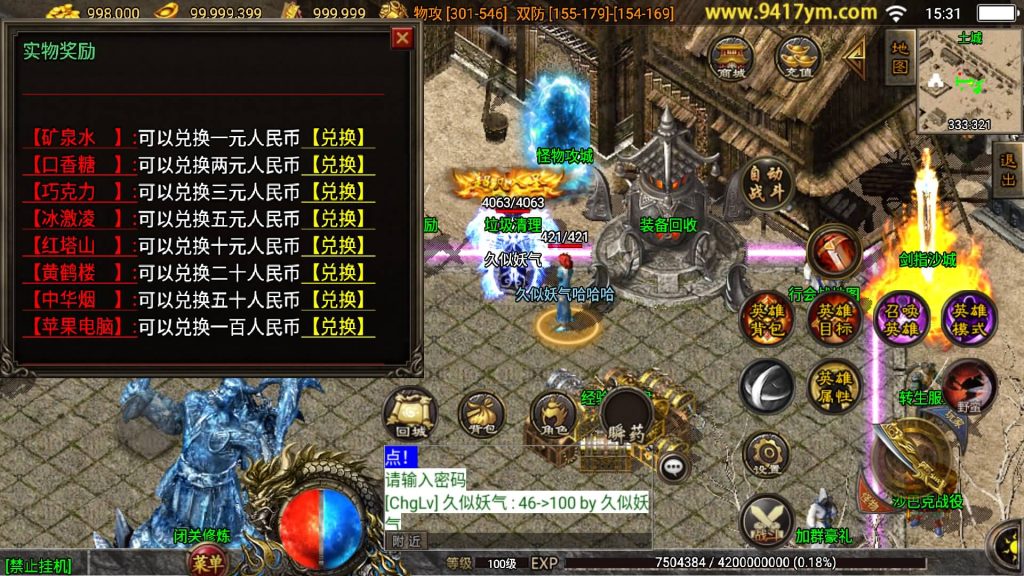
Task: Open the 英雄属性 hero attributes
Action: pyautogui.click(x=833, y=385)
